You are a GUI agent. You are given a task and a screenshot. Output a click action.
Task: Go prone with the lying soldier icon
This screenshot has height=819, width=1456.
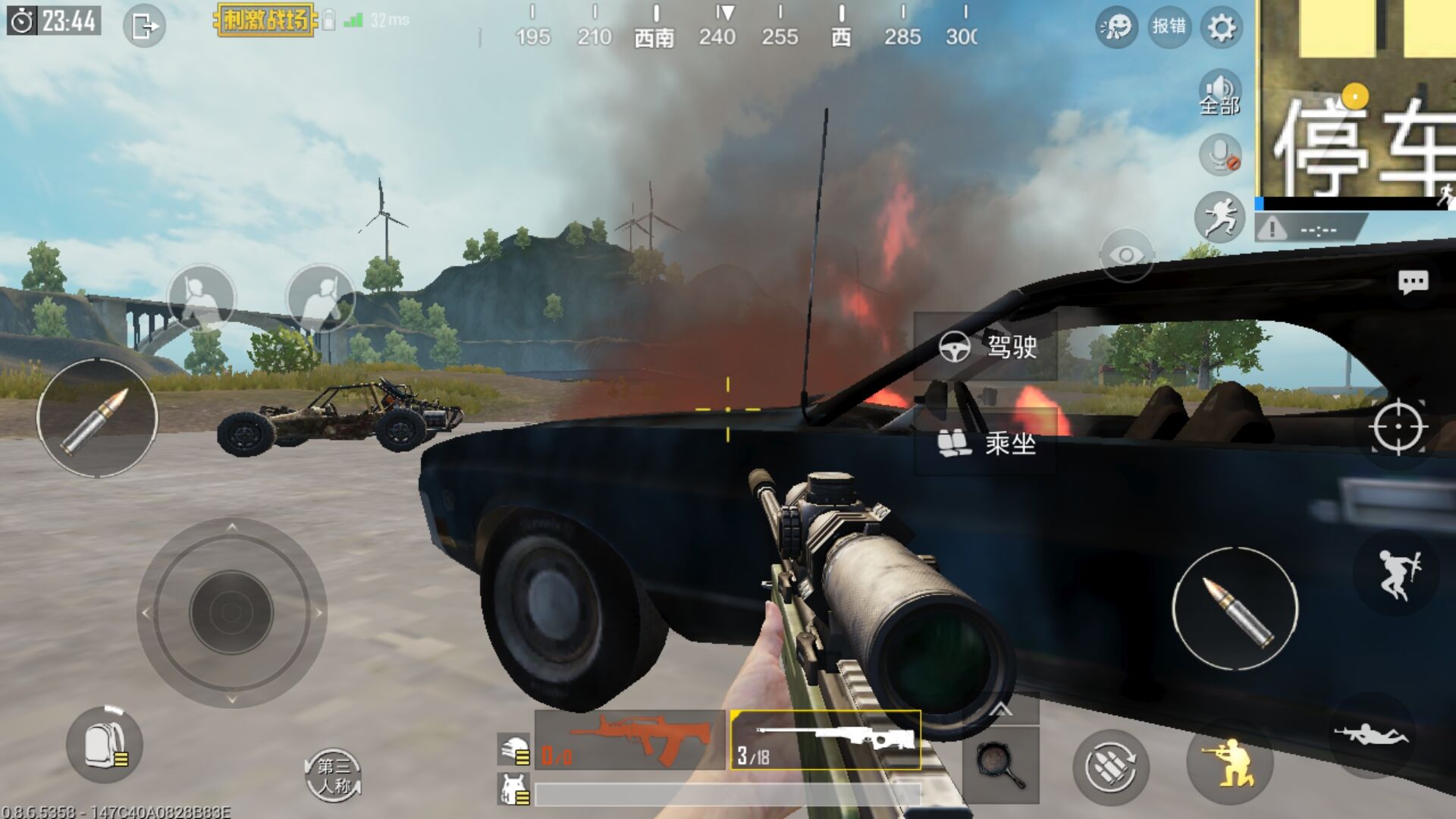pyautogui.click(x=1371, y=735)
